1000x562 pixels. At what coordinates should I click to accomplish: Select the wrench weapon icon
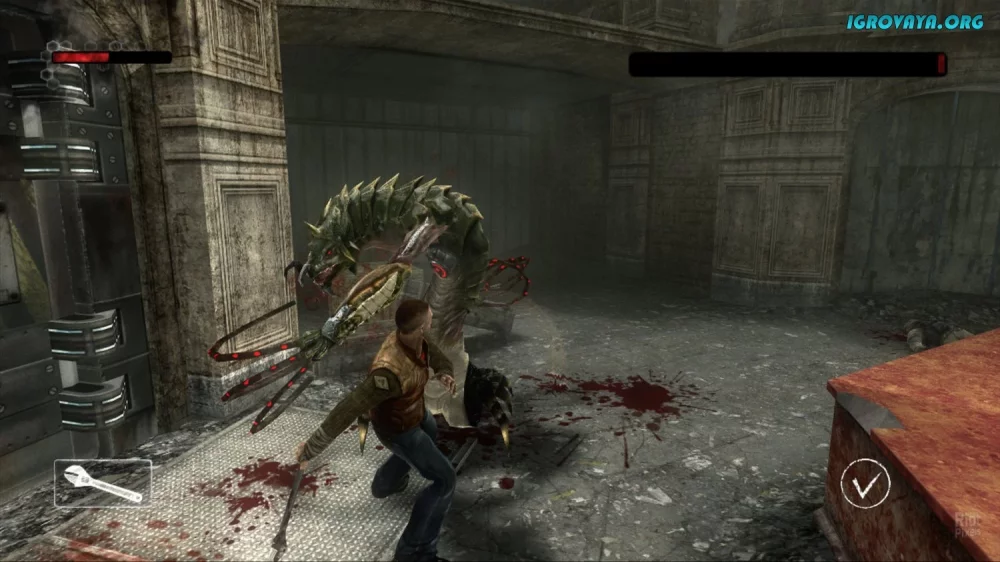103,483
